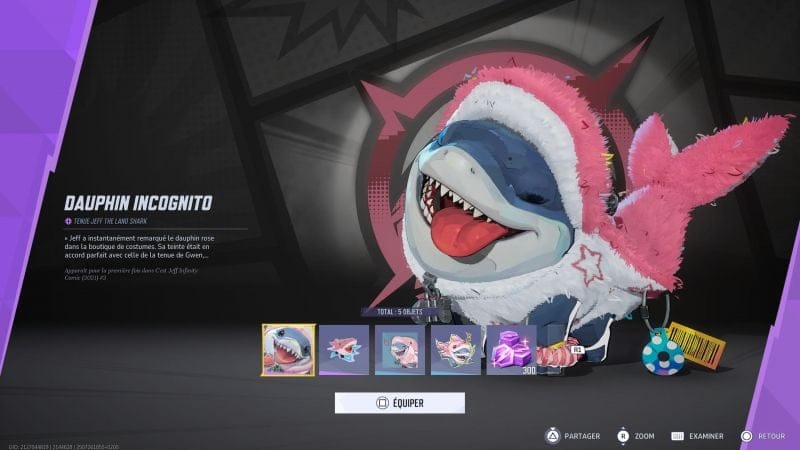Choose the pink shark item with golden sparkles
Image resolution: width=800 pixels, height=450 pixels.
click(456, 350)
